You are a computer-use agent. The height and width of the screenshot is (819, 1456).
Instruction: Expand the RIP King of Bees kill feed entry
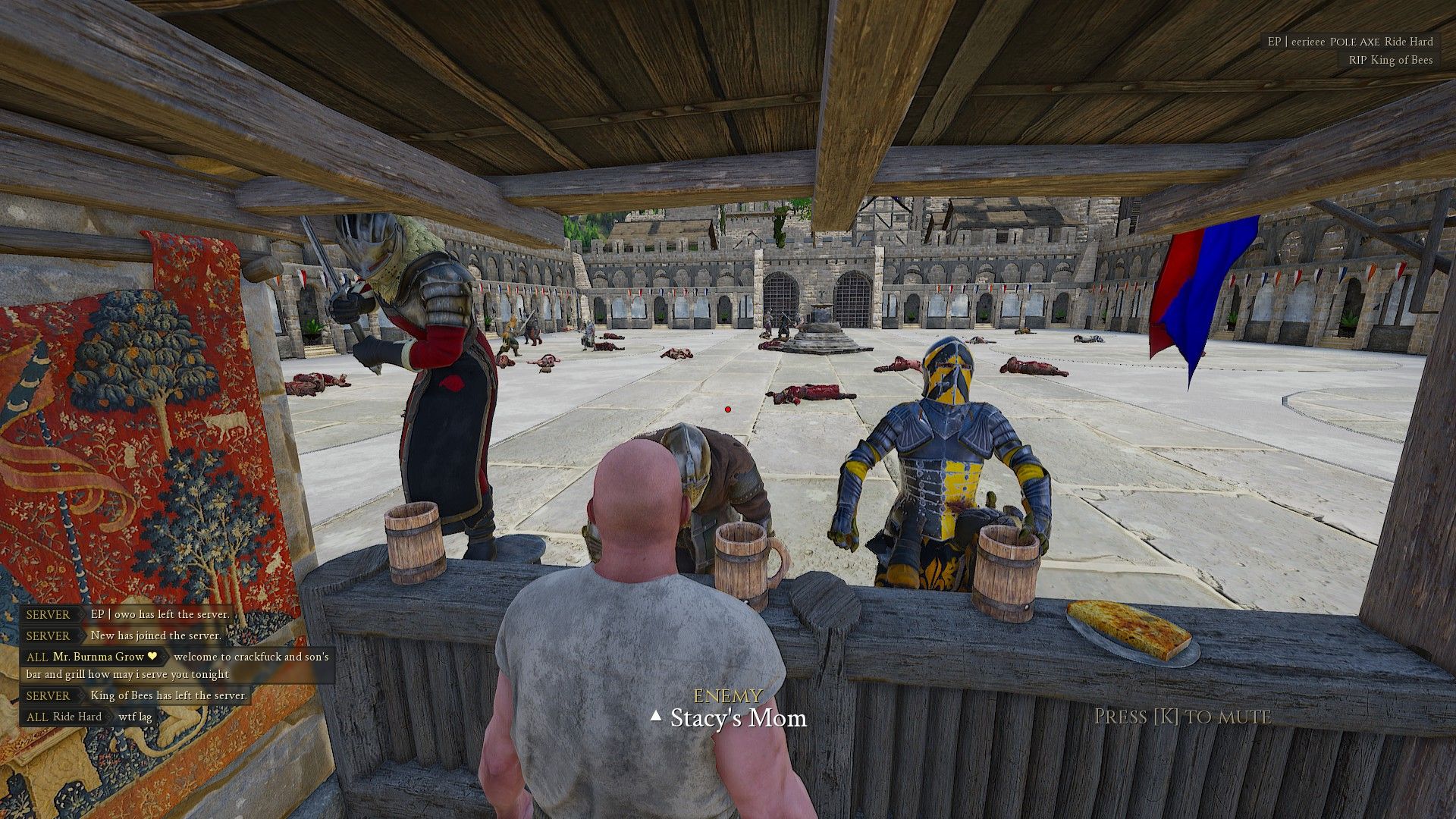(1390, 59)
